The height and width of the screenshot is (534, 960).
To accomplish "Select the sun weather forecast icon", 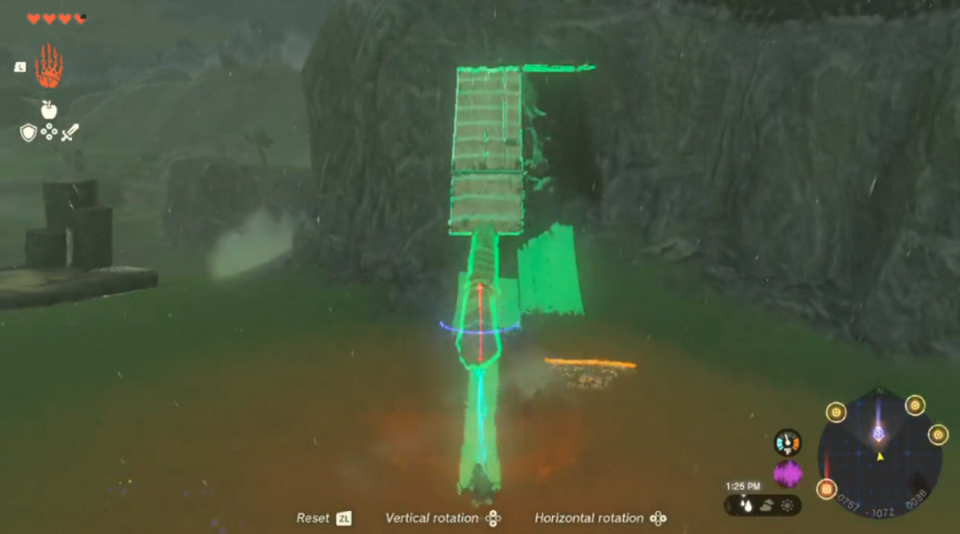I will 787,505.
